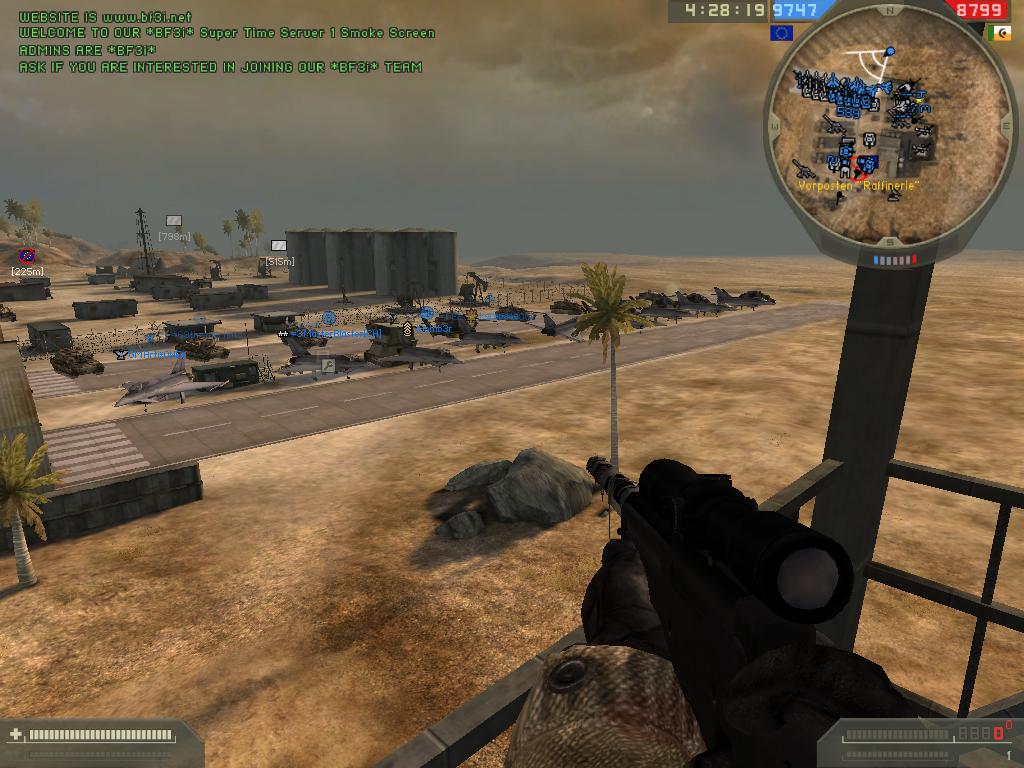1024x768 pixels.
Task: Click the control point marker at 225m
Action: (x=27, y=257)
